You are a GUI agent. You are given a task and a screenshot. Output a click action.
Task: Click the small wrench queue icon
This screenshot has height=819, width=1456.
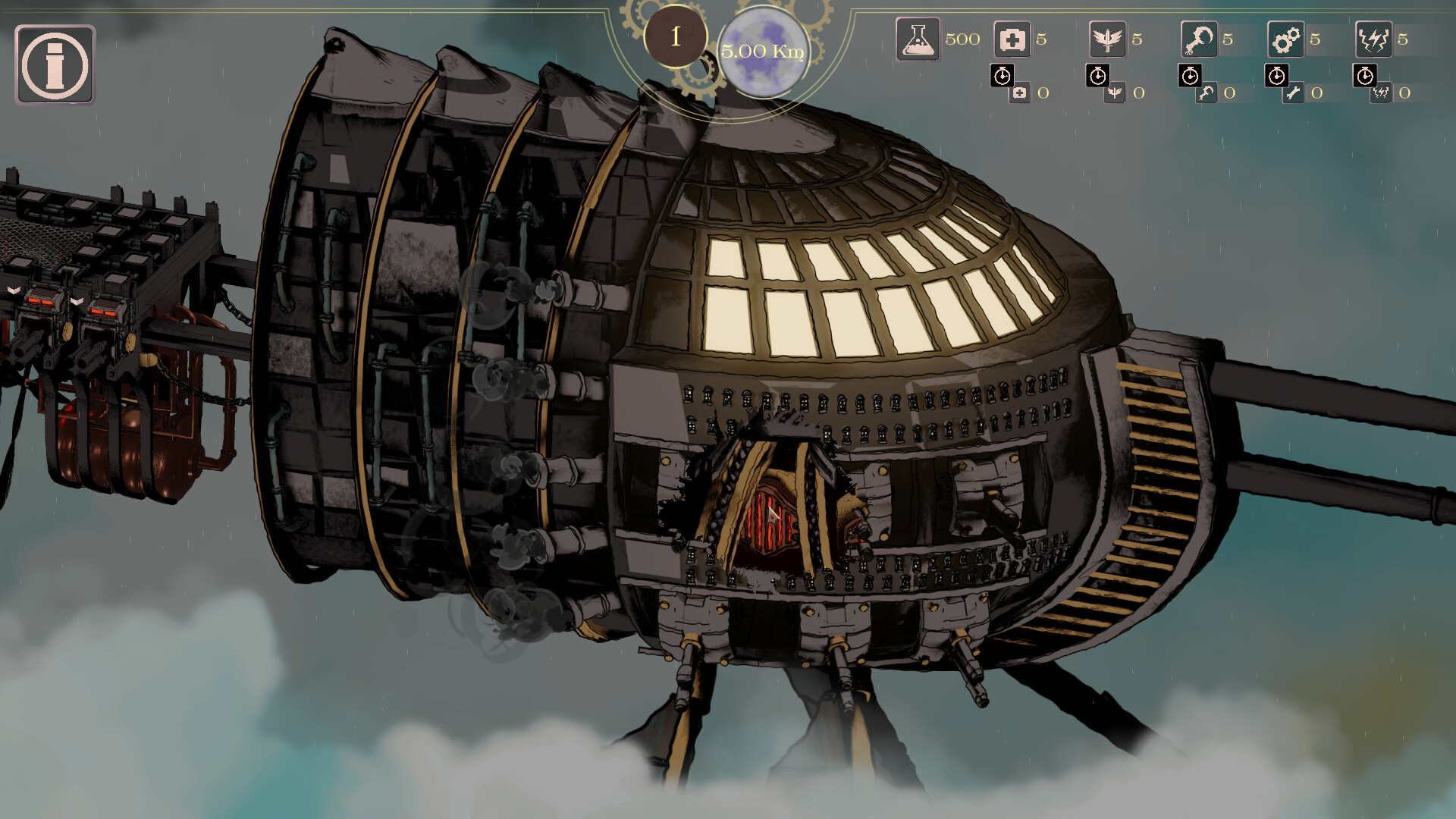[1294, 93]
